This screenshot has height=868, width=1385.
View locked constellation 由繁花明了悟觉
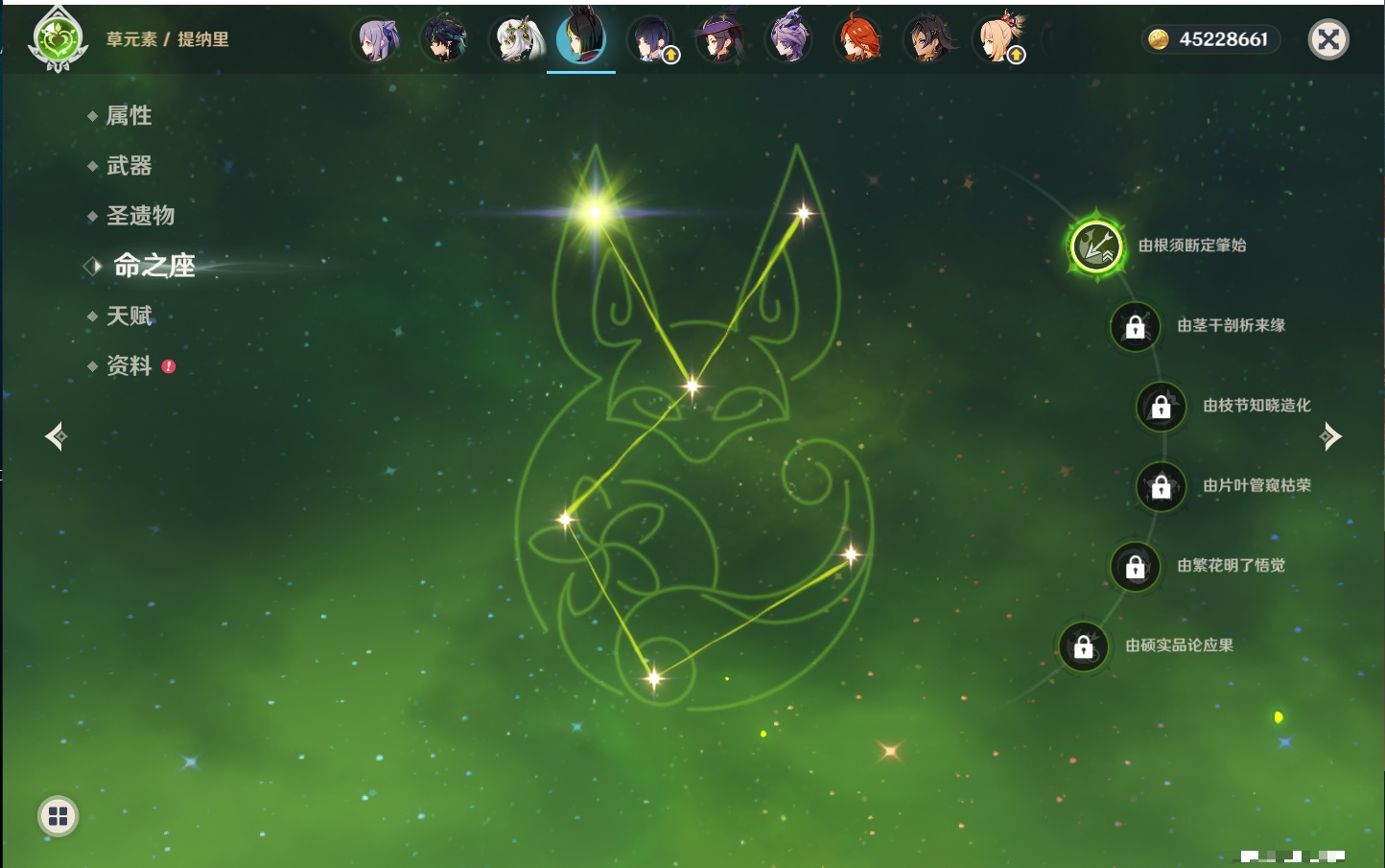(x=1135, y=566)
